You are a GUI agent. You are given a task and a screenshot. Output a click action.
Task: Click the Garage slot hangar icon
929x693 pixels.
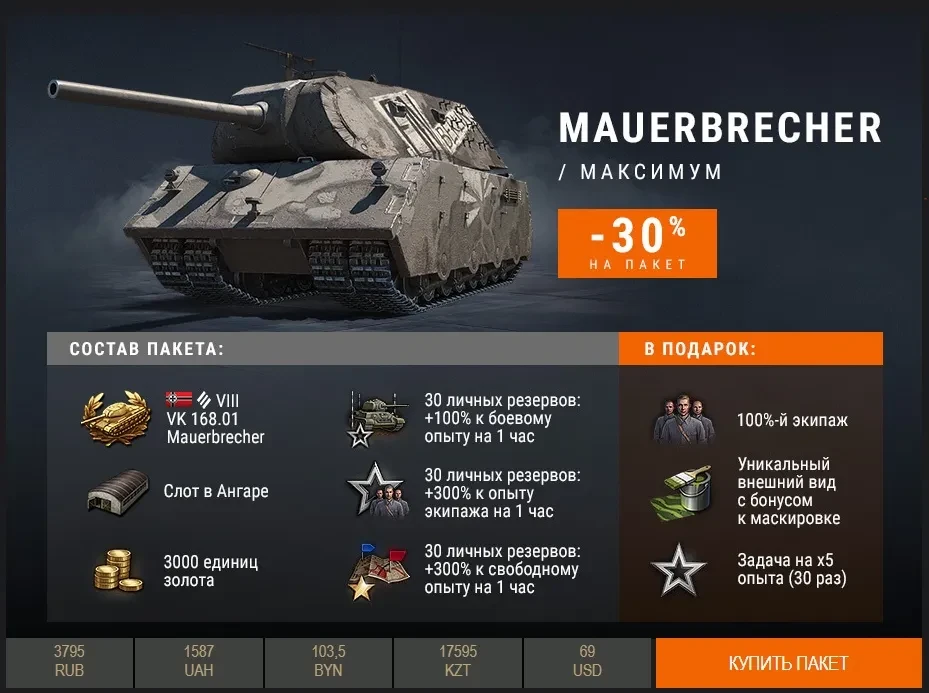(115, 492)
